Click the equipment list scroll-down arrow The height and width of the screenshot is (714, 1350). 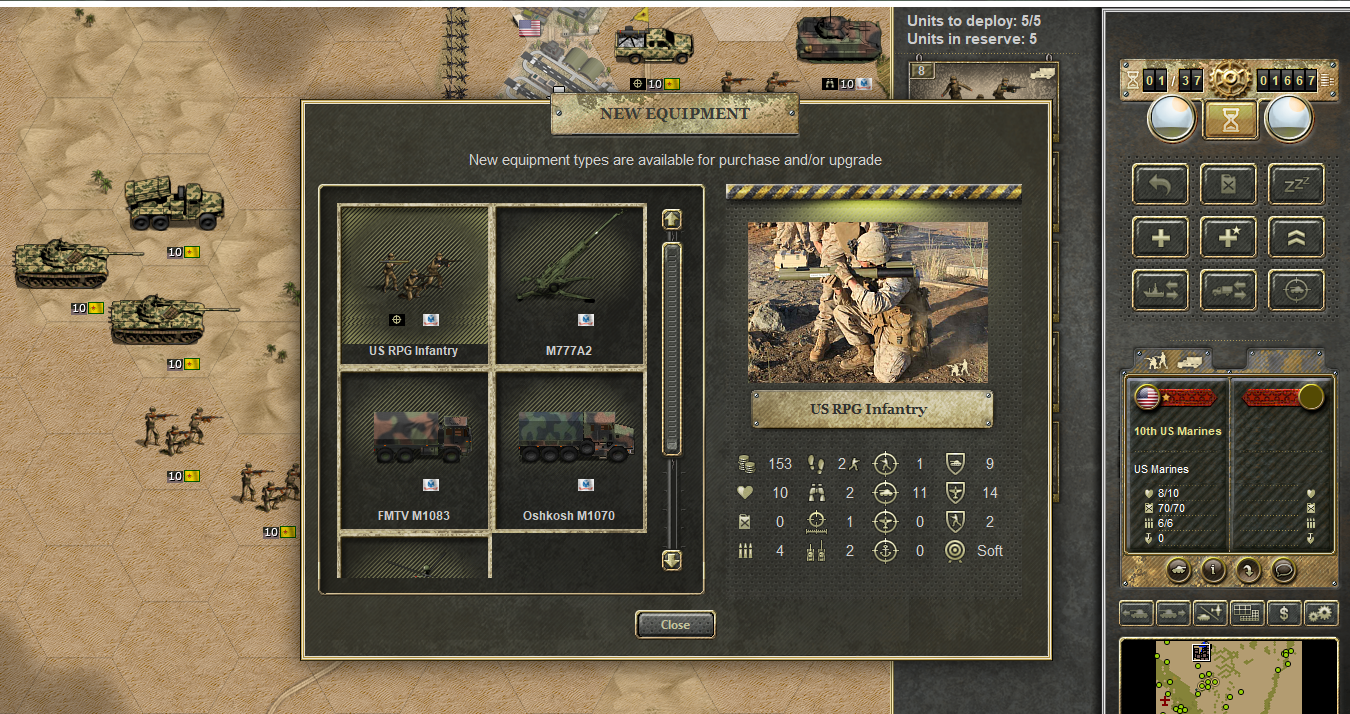672,560
